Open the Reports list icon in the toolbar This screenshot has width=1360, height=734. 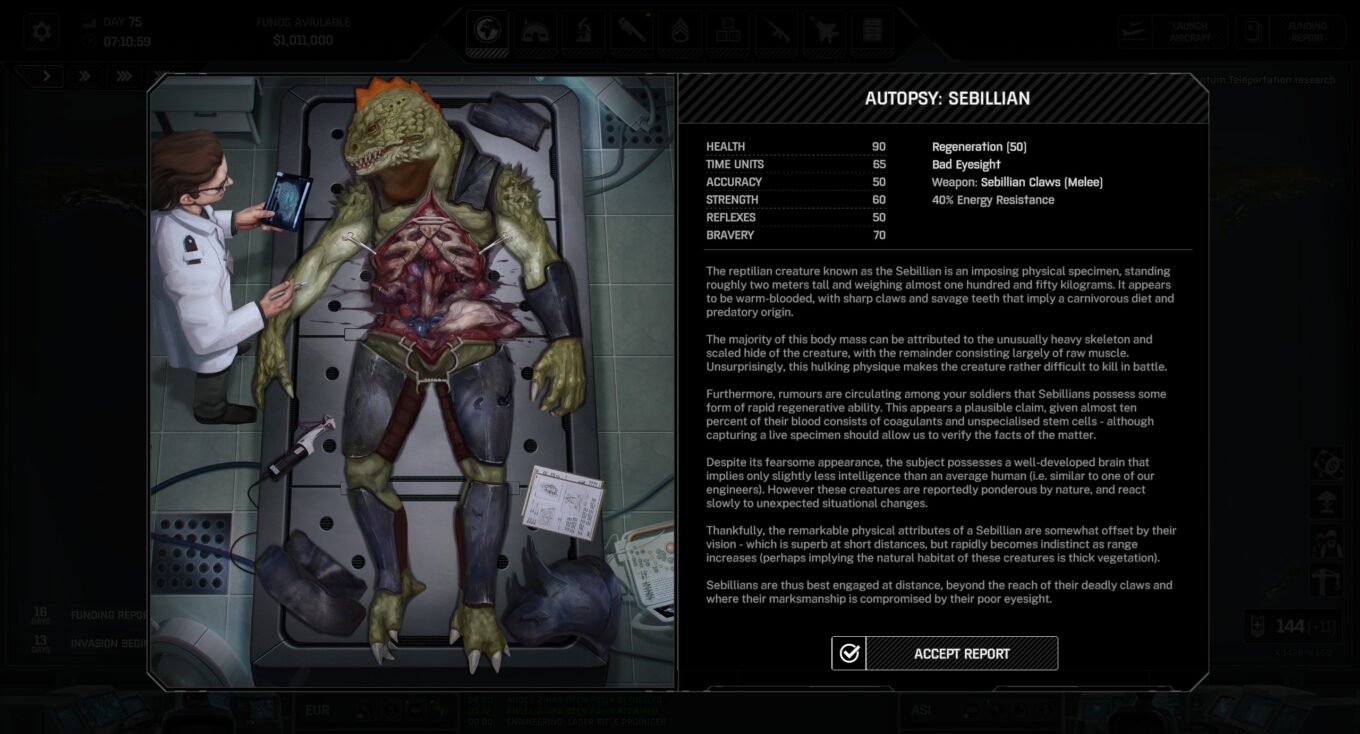(x=871, y=30)
